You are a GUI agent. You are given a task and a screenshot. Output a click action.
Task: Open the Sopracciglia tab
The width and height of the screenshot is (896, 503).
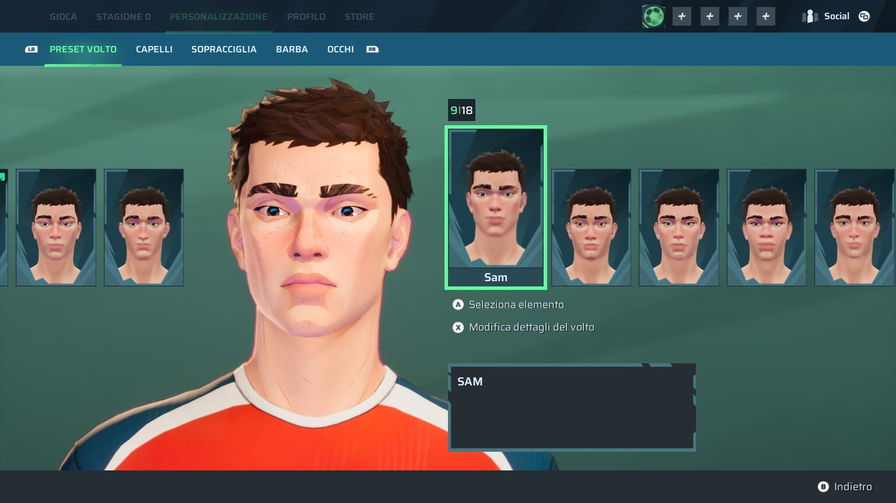224,49
